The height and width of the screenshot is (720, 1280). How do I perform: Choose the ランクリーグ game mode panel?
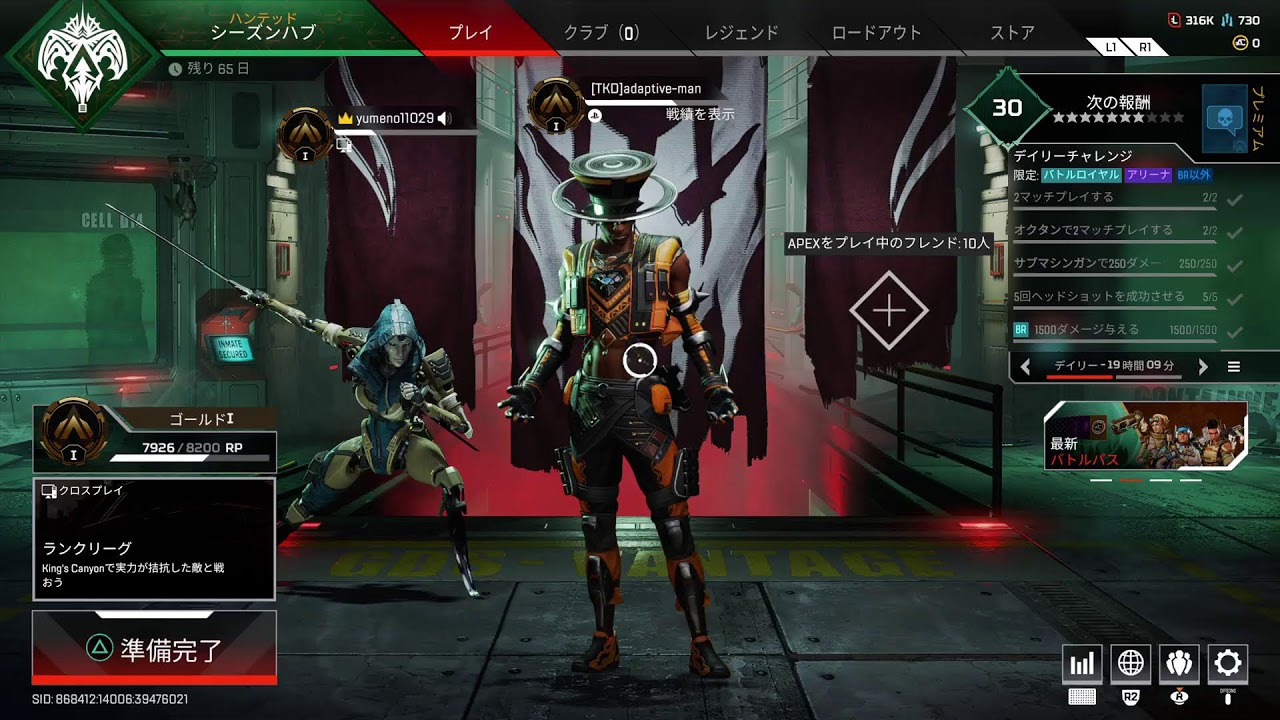pyautogui.click(x=154, y=539)
